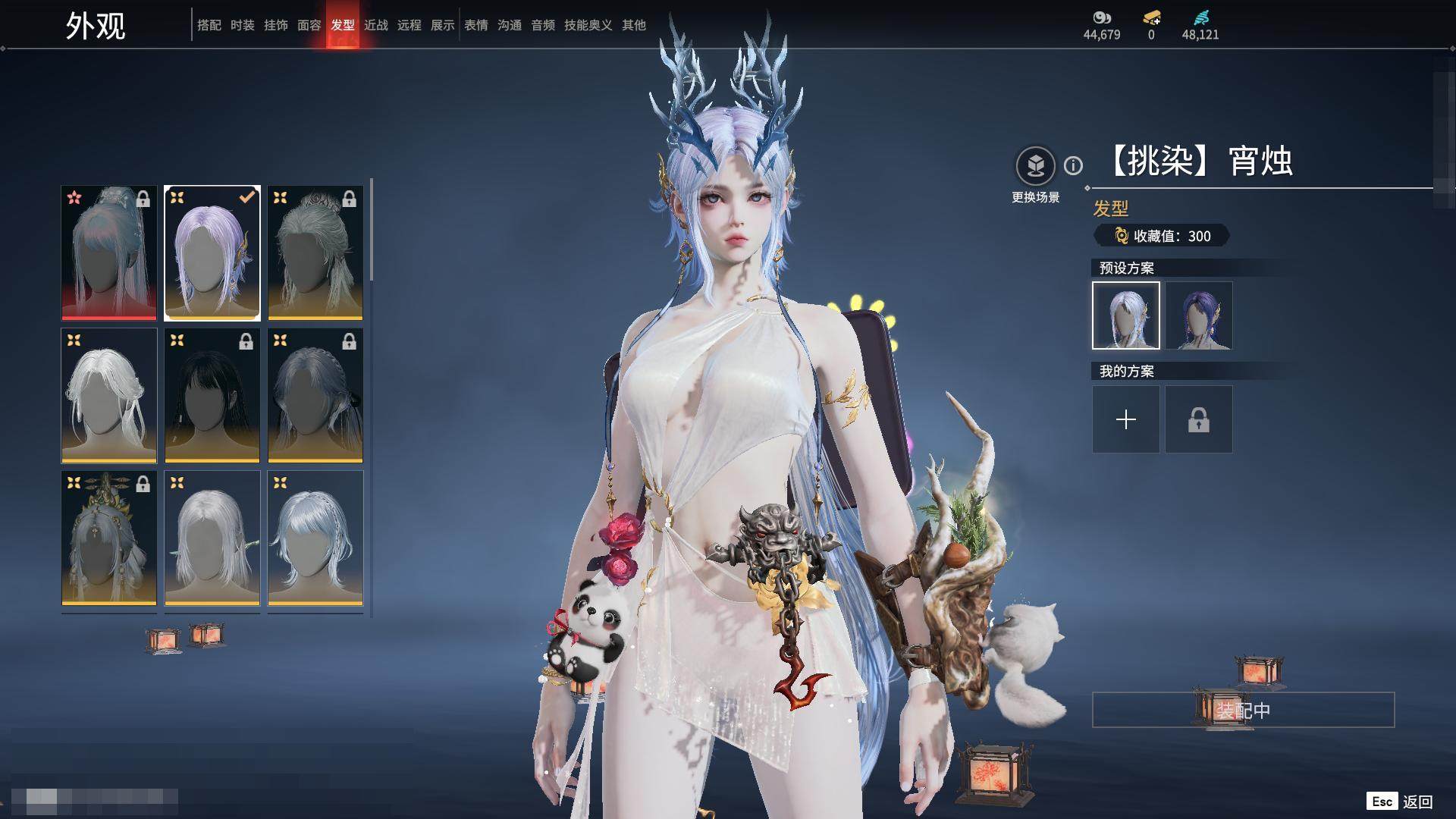Select the light purple preset hair scheme
This screenshot has width=1456, height=819.
pyautogui.click(x=1125, y=315)
